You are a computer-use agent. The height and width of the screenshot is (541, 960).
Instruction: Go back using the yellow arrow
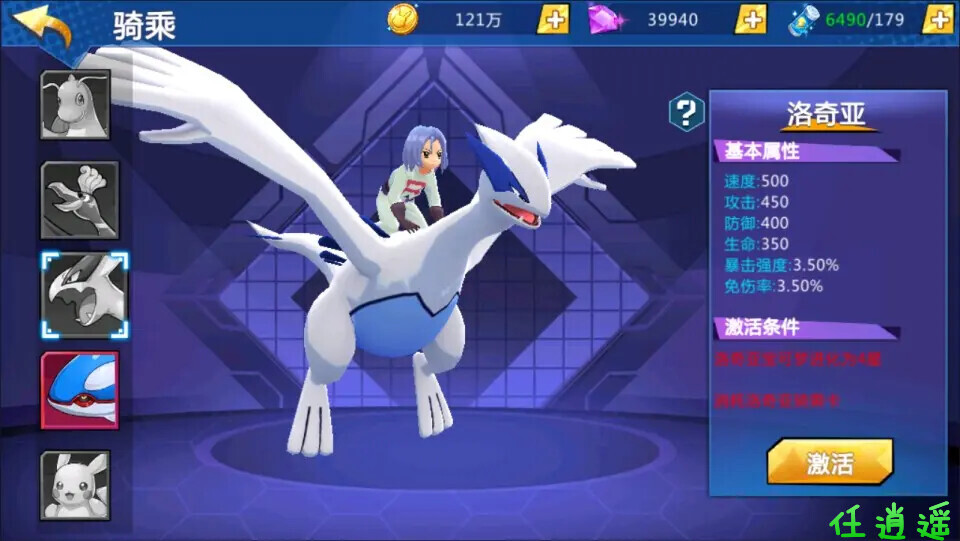43,24
